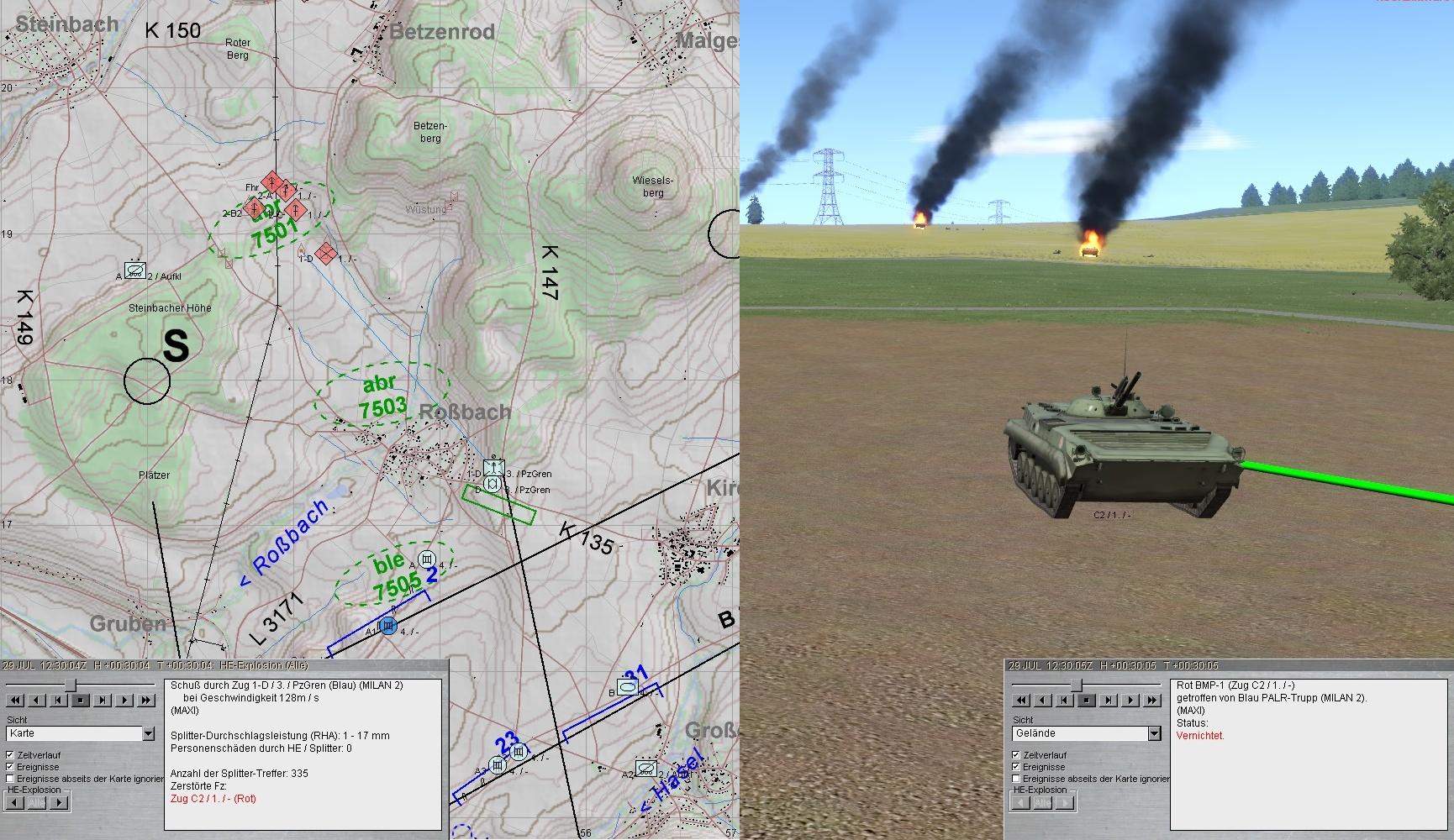Skip to next step in the Gelände panel
1454x840 pixels.
click(x=1109, y=700)
